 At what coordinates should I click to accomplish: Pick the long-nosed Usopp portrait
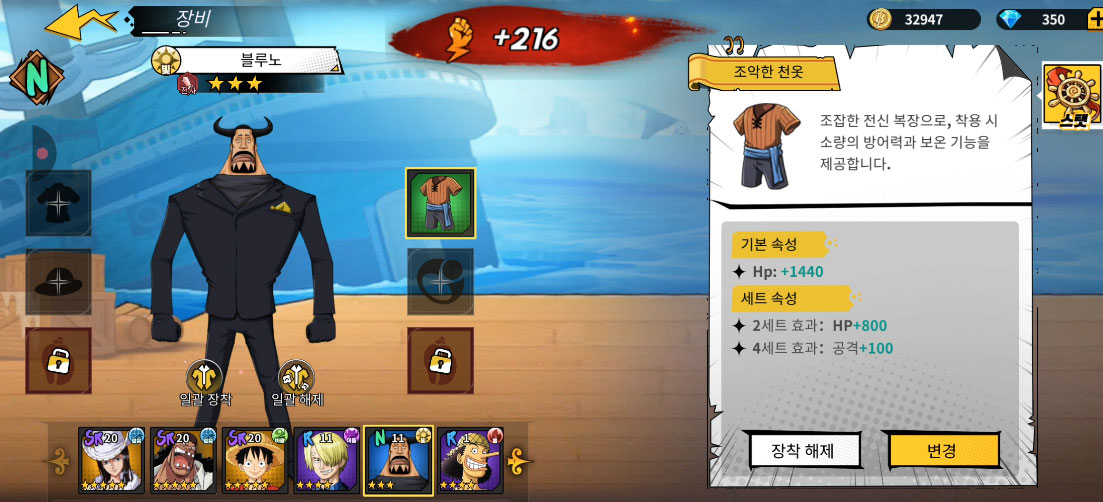tap(470, 460)
